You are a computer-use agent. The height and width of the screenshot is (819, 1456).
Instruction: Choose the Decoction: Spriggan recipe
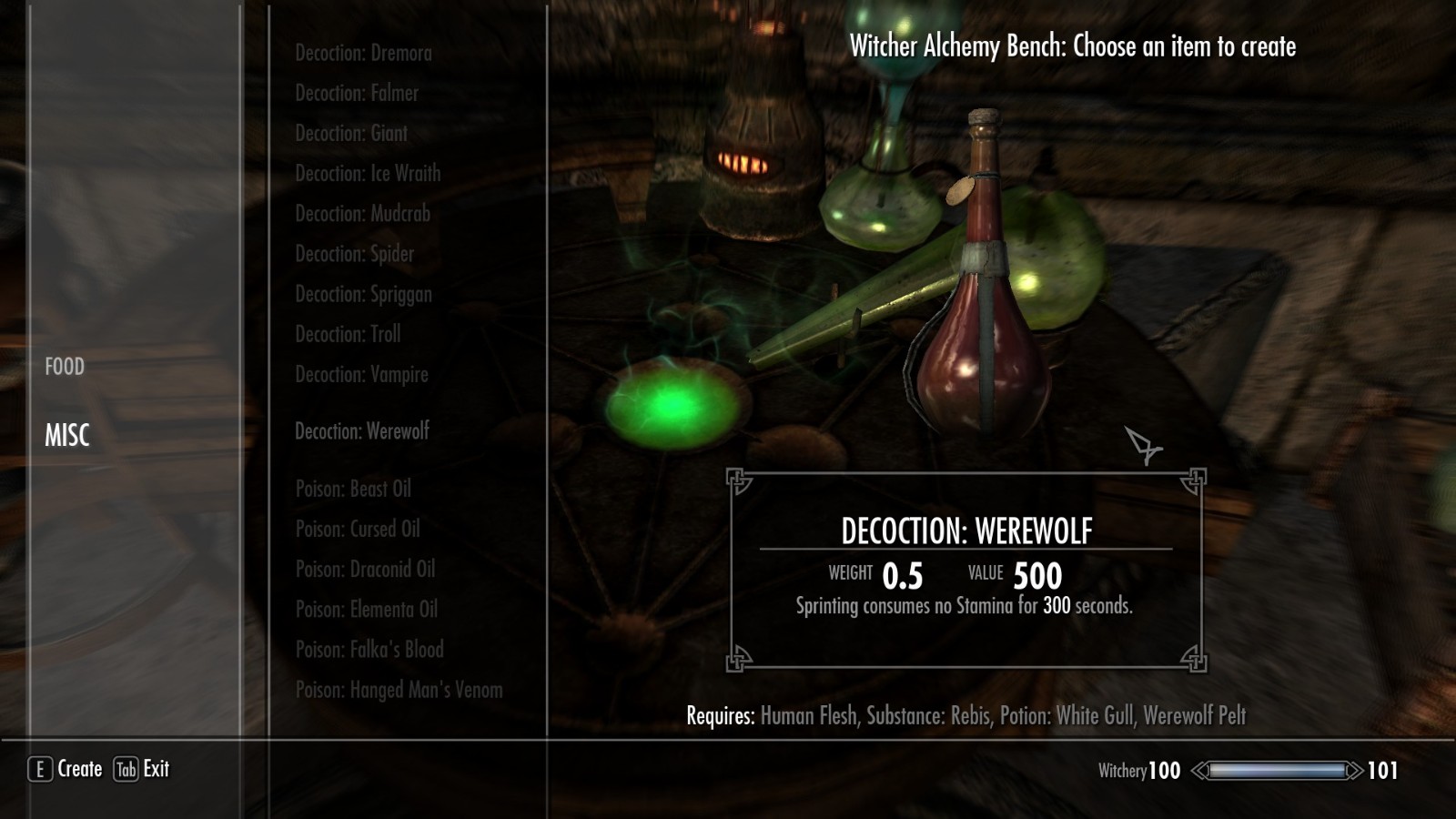pos(363,294)
